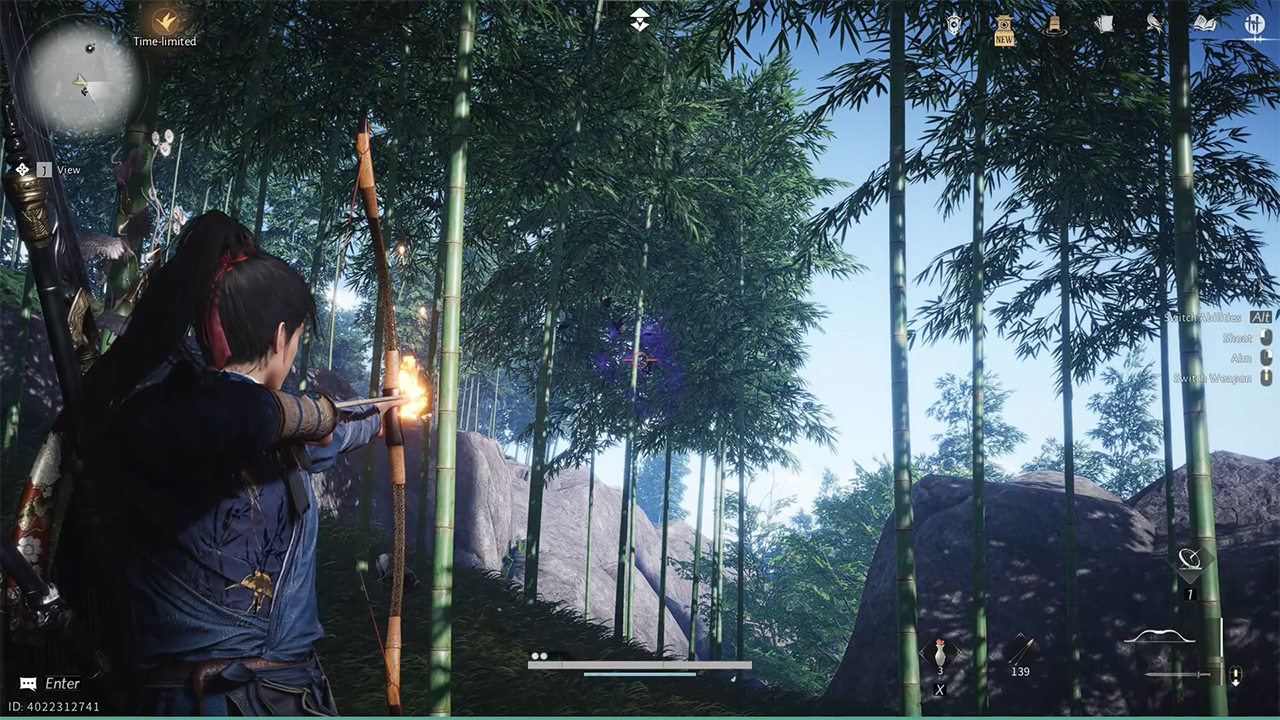Viewport: 1280px width, 720px height.
Task: Open the crossed-swords round menu icon
Action: [1255, 24]
